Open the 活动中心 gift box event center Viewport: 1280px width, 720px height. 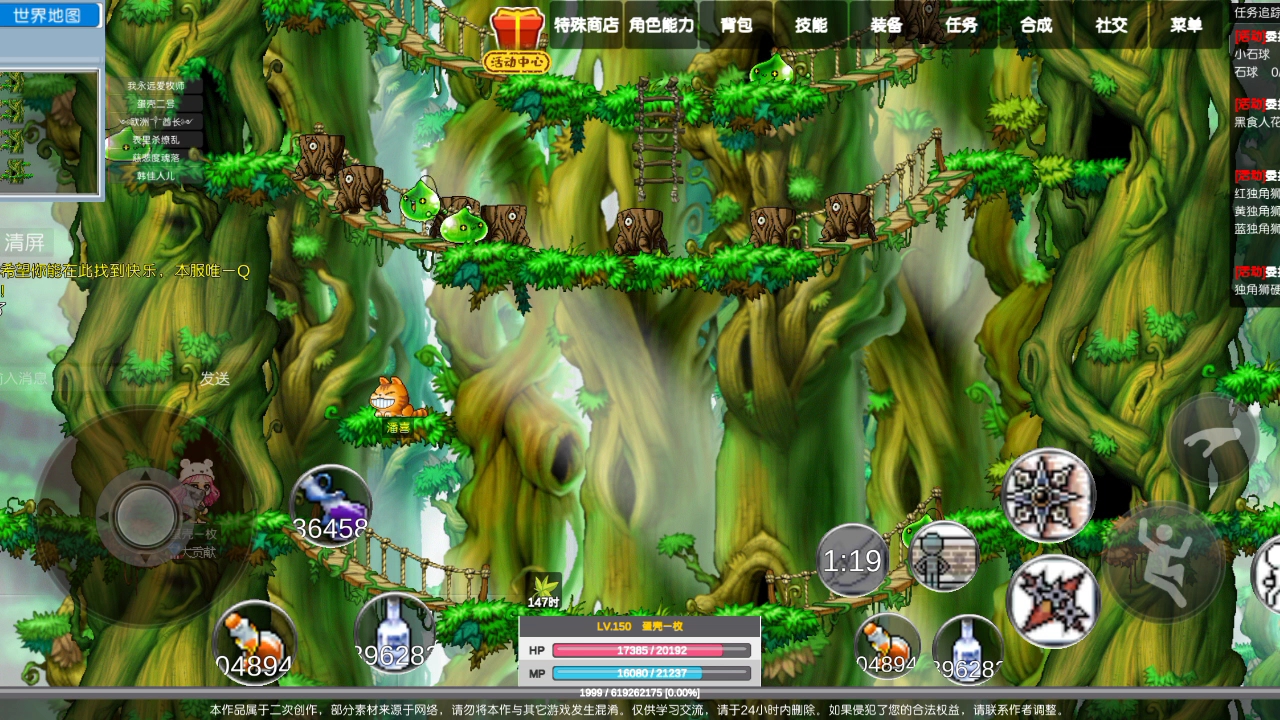517,40
